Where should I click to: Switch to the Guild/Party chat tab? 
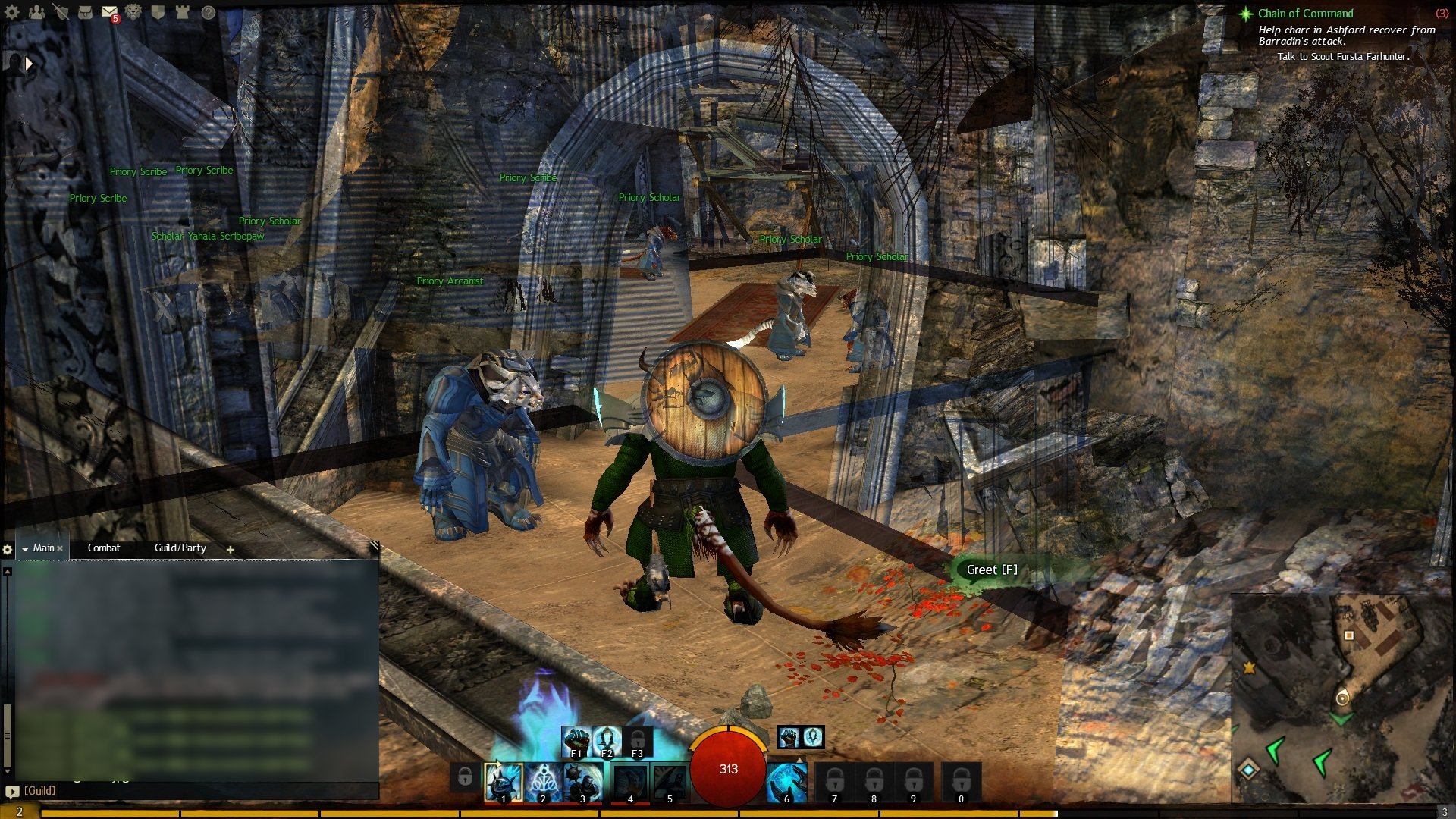180,548
